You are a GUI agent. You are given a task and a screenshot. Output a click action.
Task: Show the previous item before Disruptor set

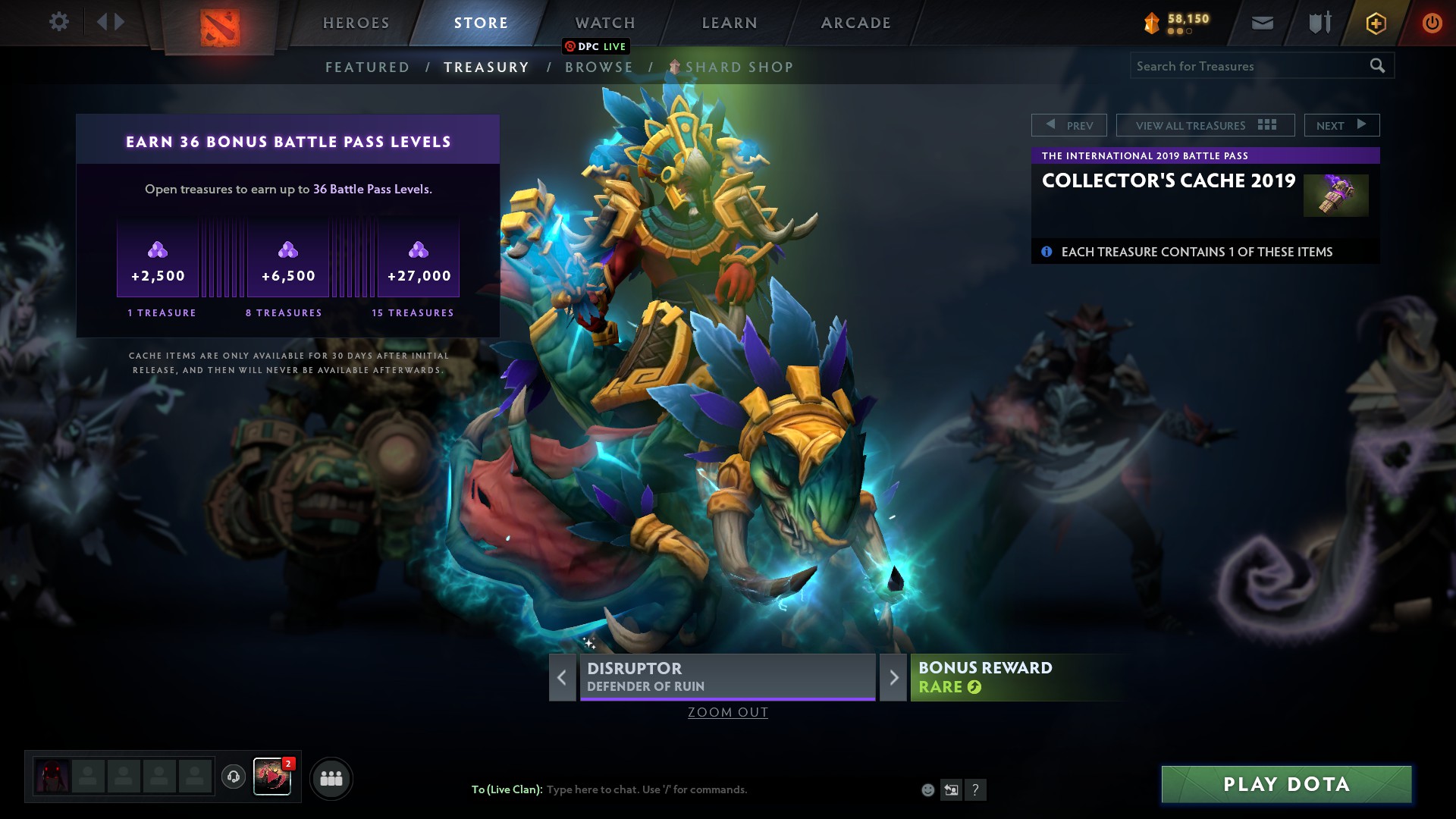coord(562,677)
